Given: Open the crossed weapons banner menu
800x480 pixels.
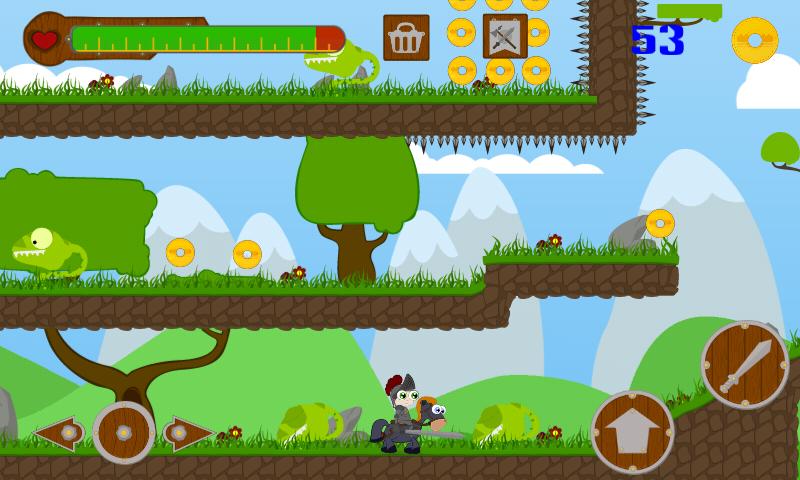Looking at the screenshot, I should (x=505, y=36).
